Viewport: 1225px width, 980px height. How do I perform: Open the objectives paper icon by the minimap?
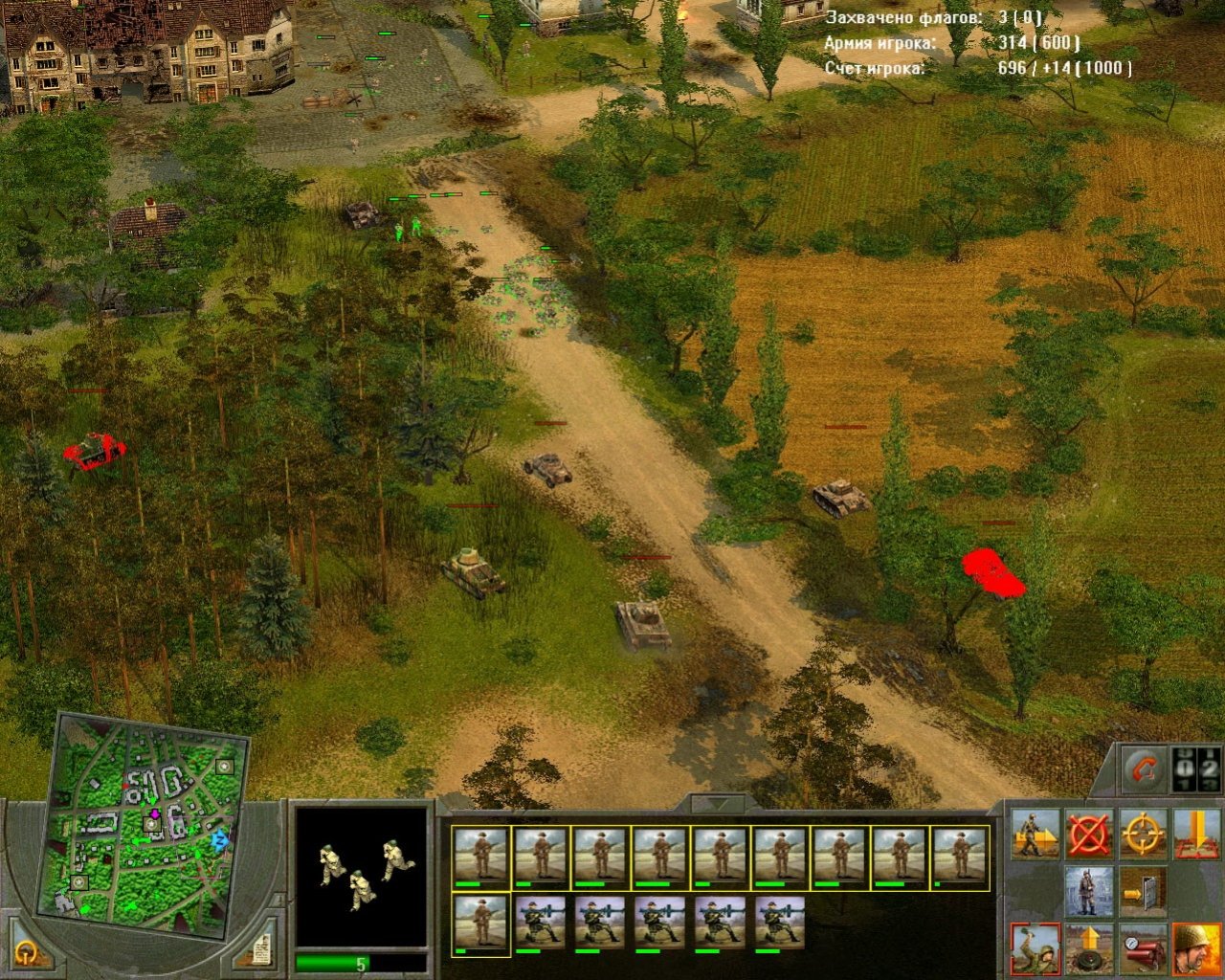pyautogui.click(x=261, y=949)
